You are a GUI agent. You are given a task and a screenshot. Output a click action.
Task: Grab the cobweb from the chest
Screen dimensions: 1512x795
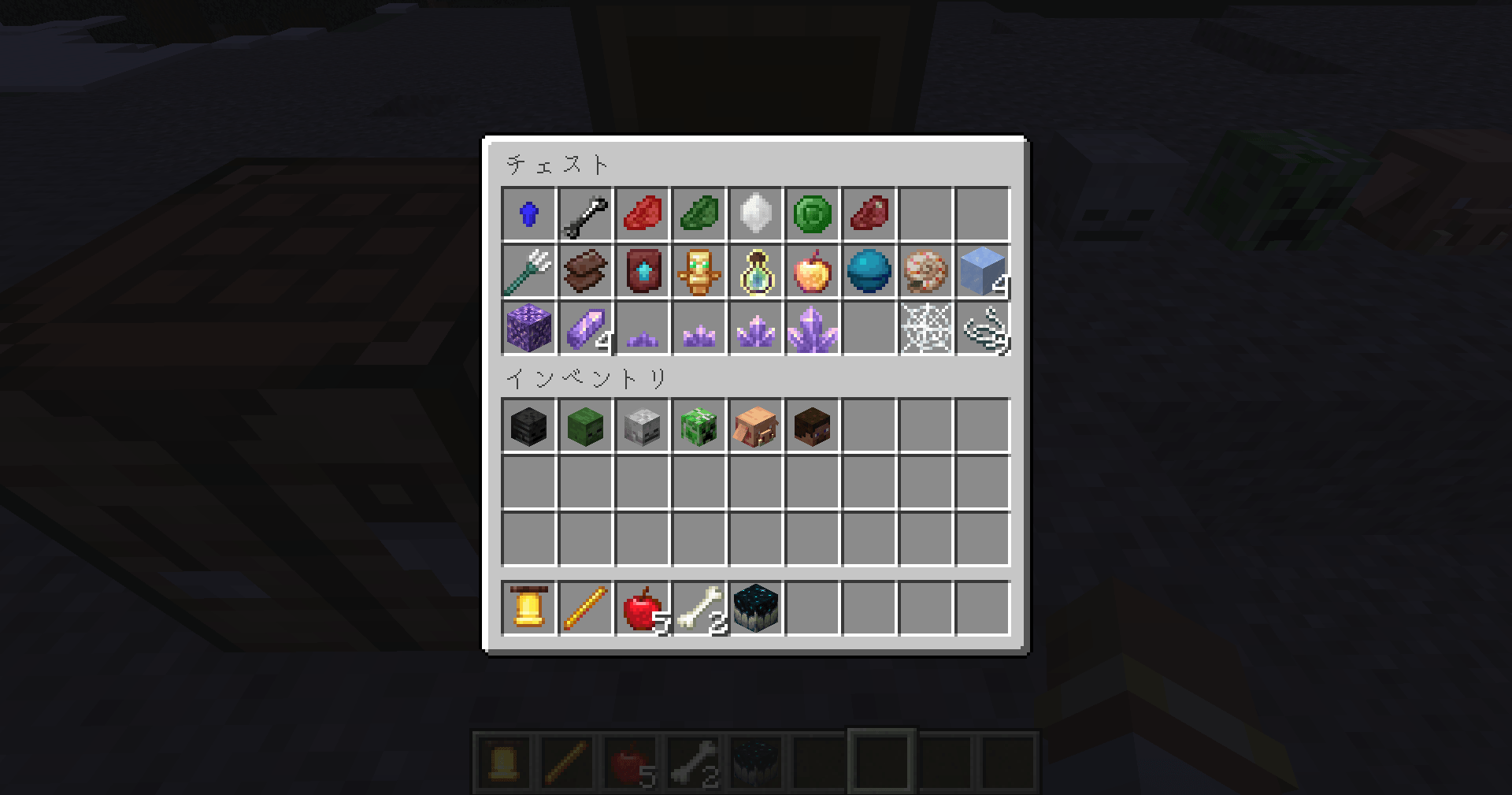coord(926,329)
